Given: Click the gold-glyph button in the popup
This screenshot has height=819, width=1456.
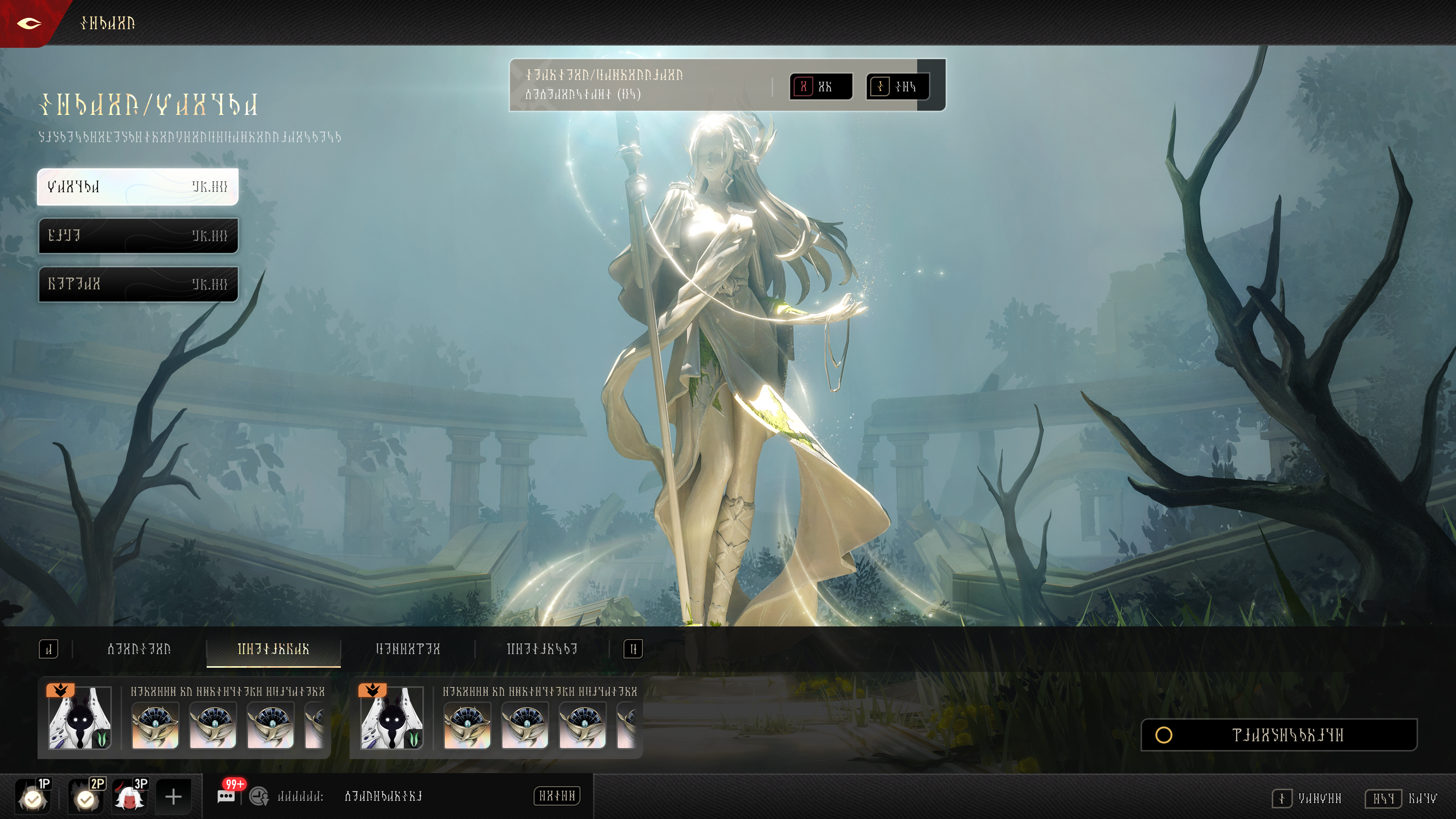Looking at the screenshot, I should (897, 86).
